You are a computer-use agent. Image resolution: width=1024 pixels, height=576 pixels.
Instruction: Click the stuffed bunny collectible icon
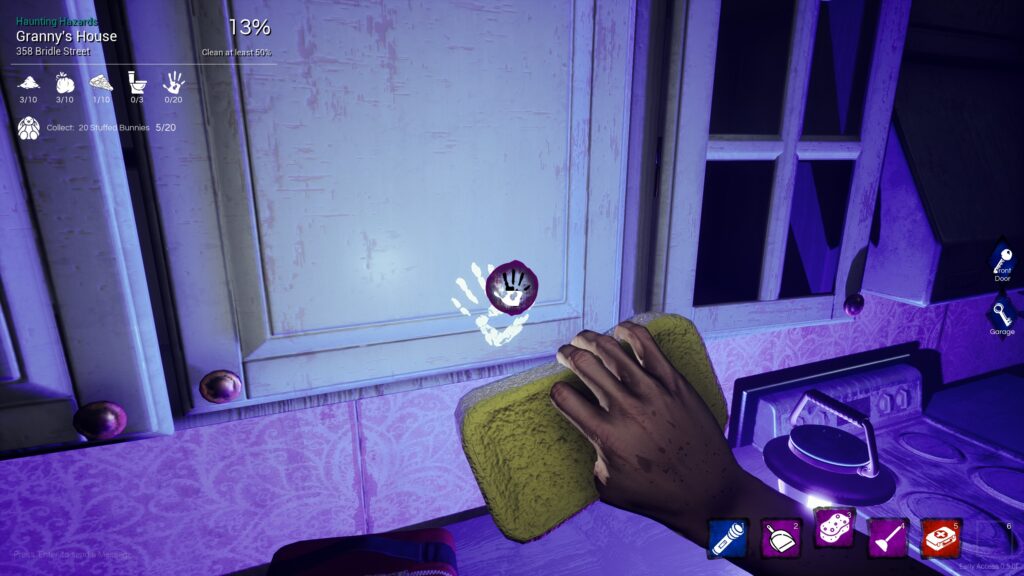29,127
